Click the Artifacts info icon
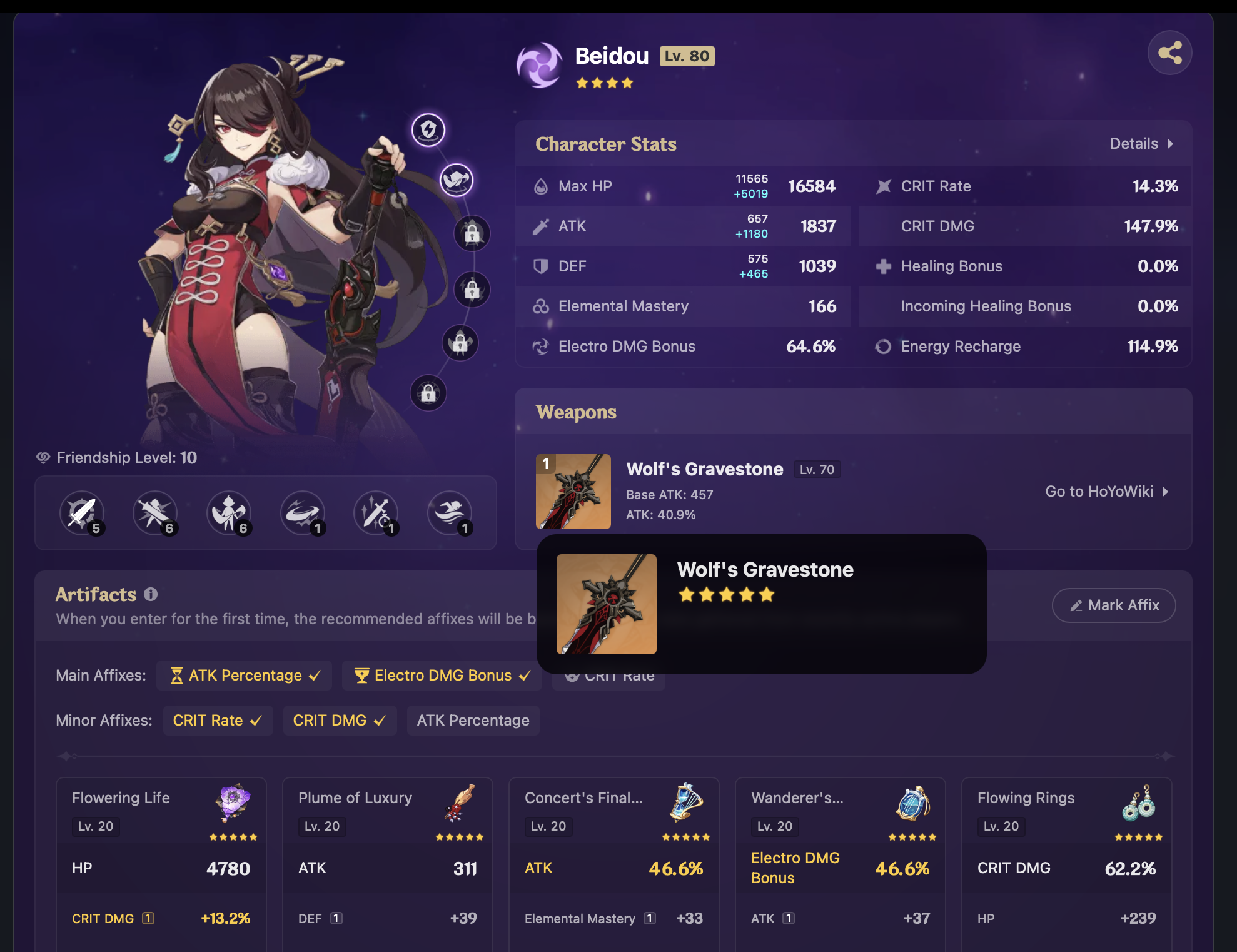The width and height of the screenshot is (1237, 952). pos(151,594)
